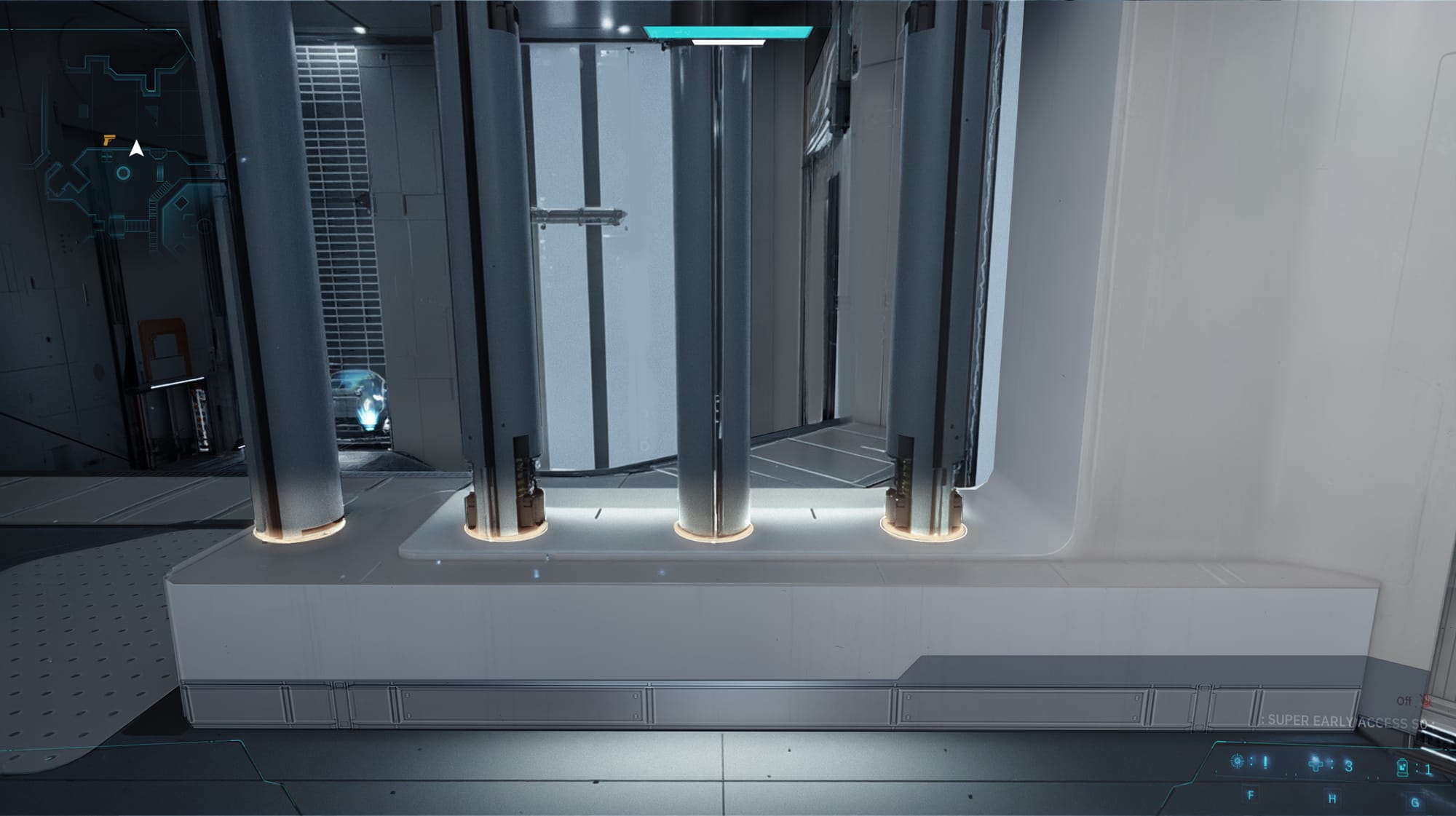The width and height of the screenshot is (1456, 816).
Task: Click the G key prompt in the bottom HUD
Action: pyautogui.click(x=1415, y=804)
